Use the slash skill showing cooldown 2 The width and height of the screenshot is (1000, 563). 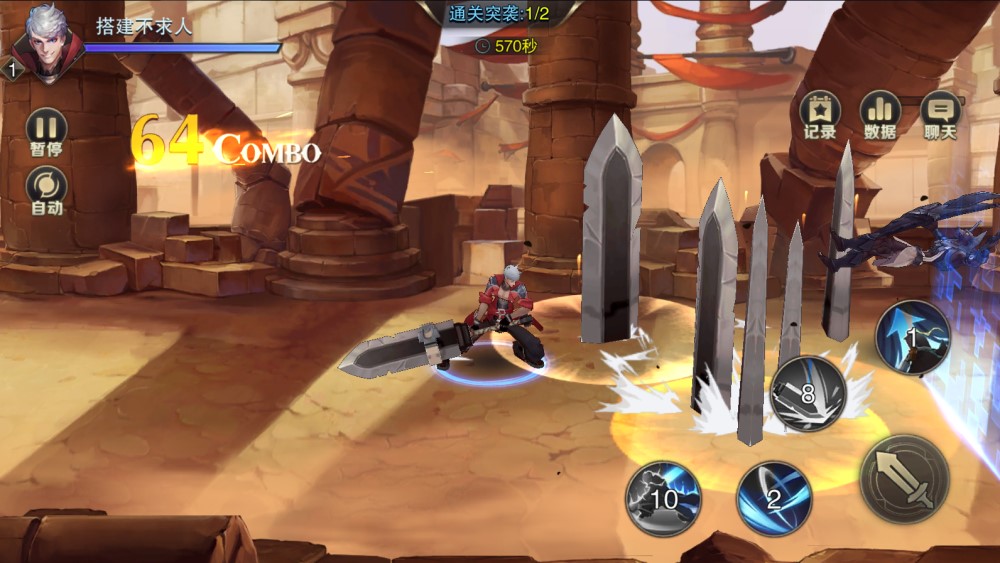coord(774,497)
